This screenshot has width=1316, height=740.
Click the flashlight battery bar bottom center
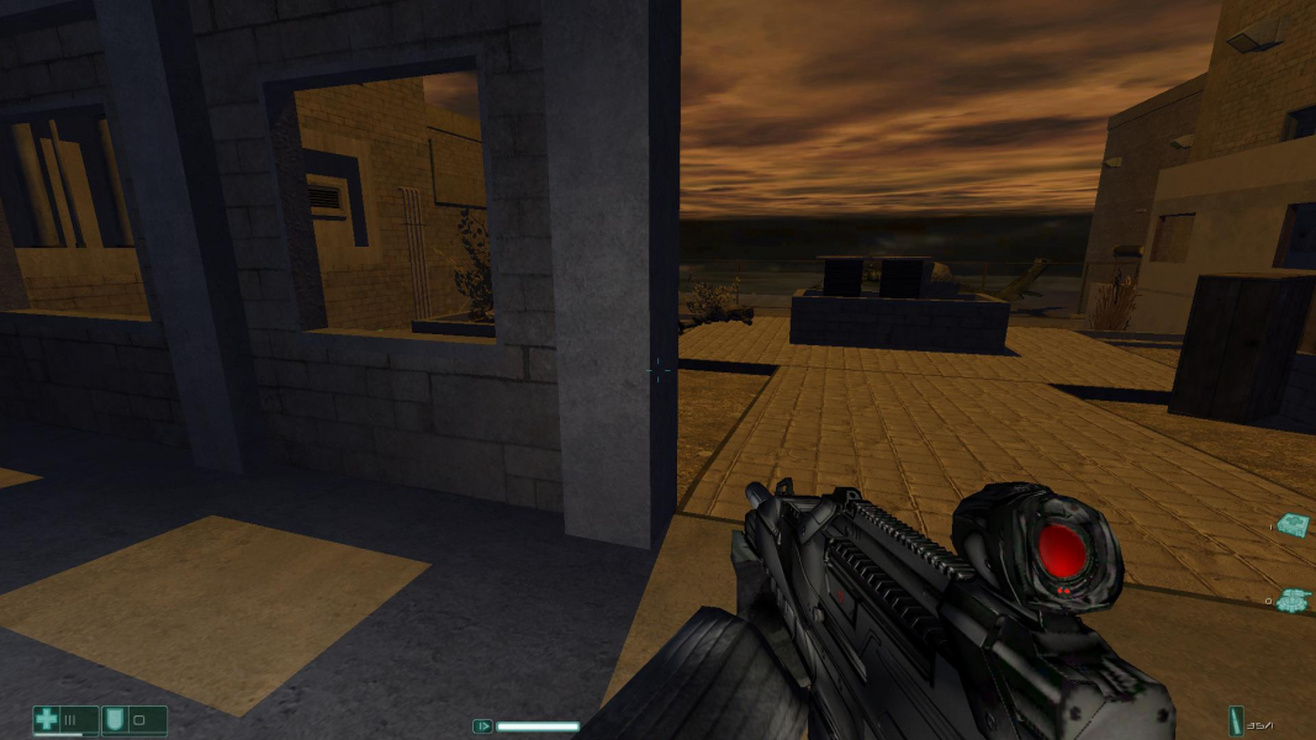pyautogui.click(x=537, y=726)
